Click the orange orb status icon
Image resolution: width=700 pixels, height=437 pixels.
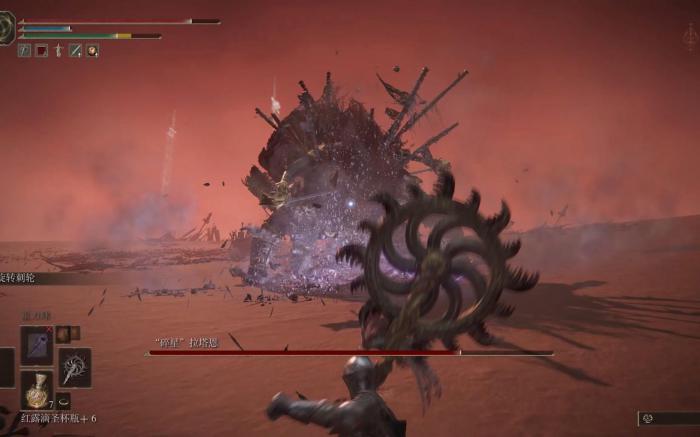pos(92,50)
